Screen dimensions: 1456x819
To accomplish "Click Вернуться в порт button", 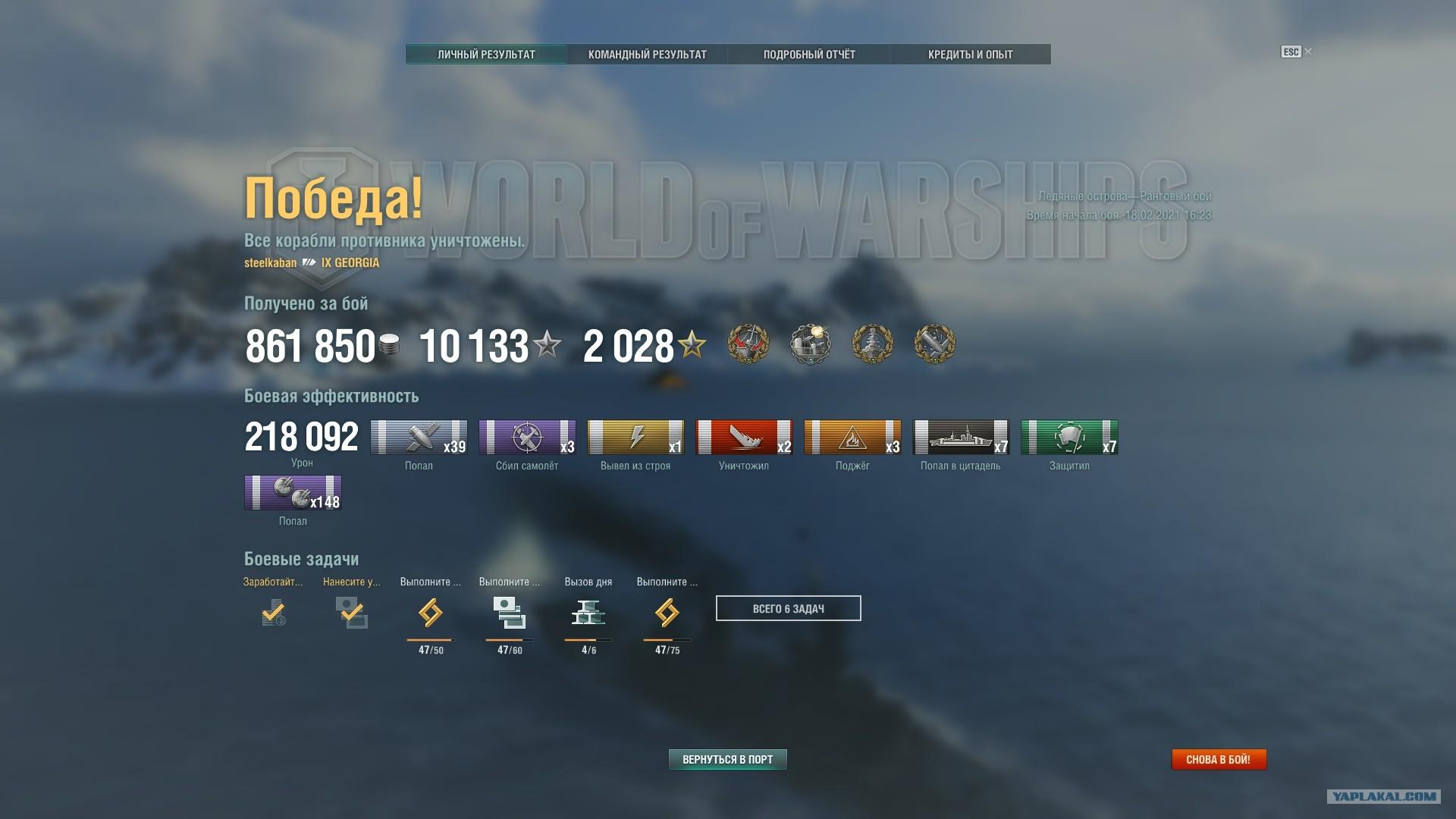I will 727,759.
